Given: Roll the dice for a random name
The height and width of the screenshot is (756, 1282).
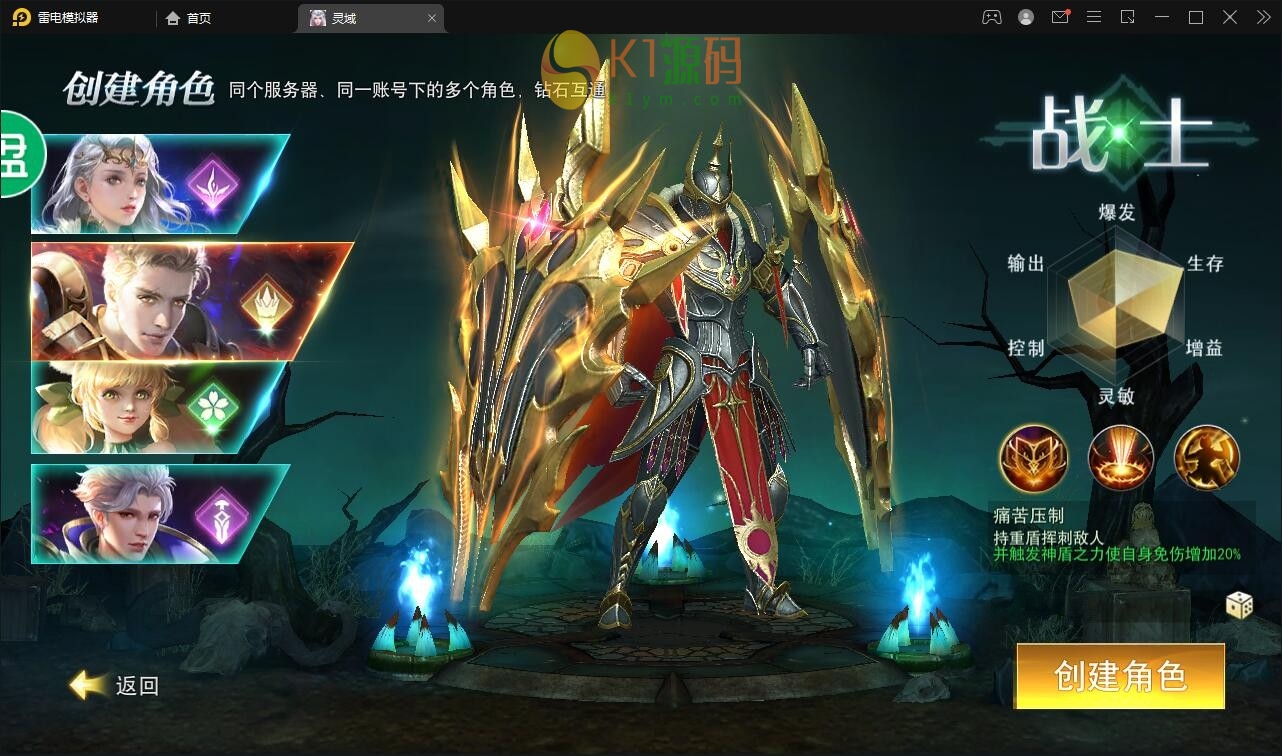Looking at the screenshot, I should (x=1239, y=605).
